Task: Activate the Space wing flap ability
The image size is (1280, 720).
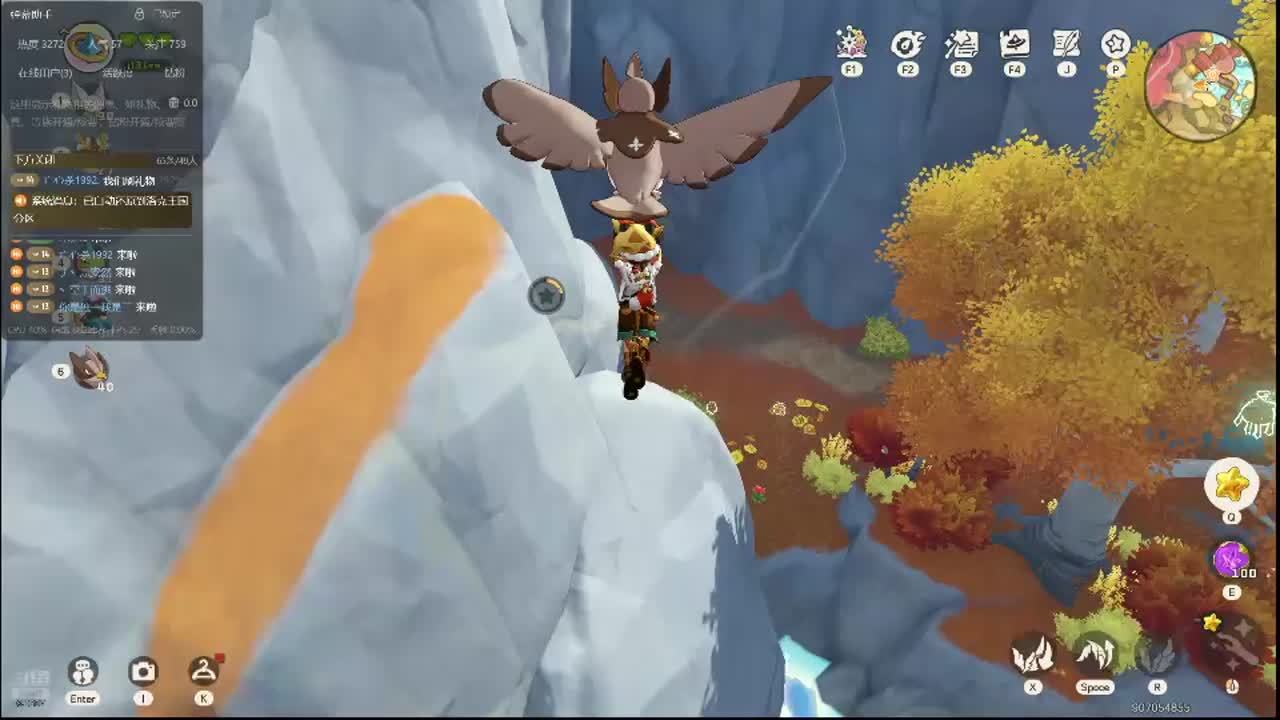Action: (1095, 655)
